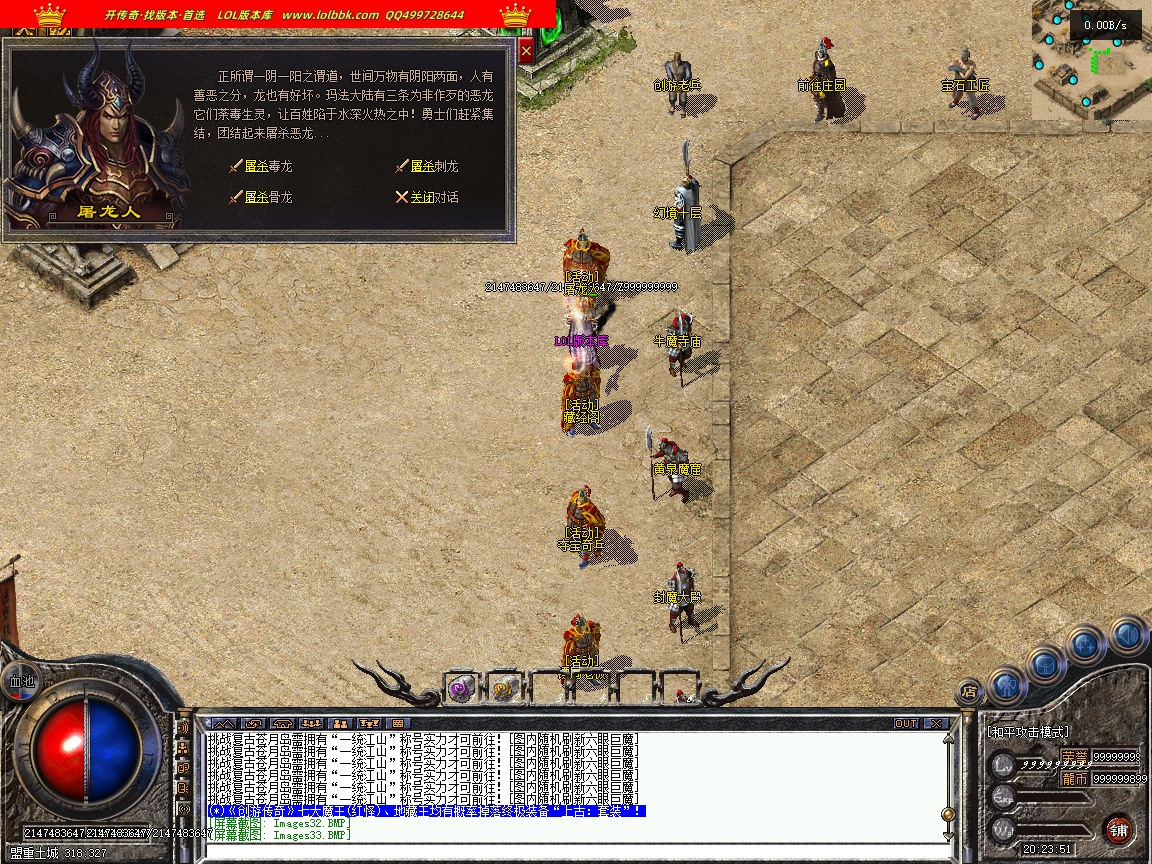Click the red 铺 stall button
The image size is (1152, 864).
coord(1118,829)
